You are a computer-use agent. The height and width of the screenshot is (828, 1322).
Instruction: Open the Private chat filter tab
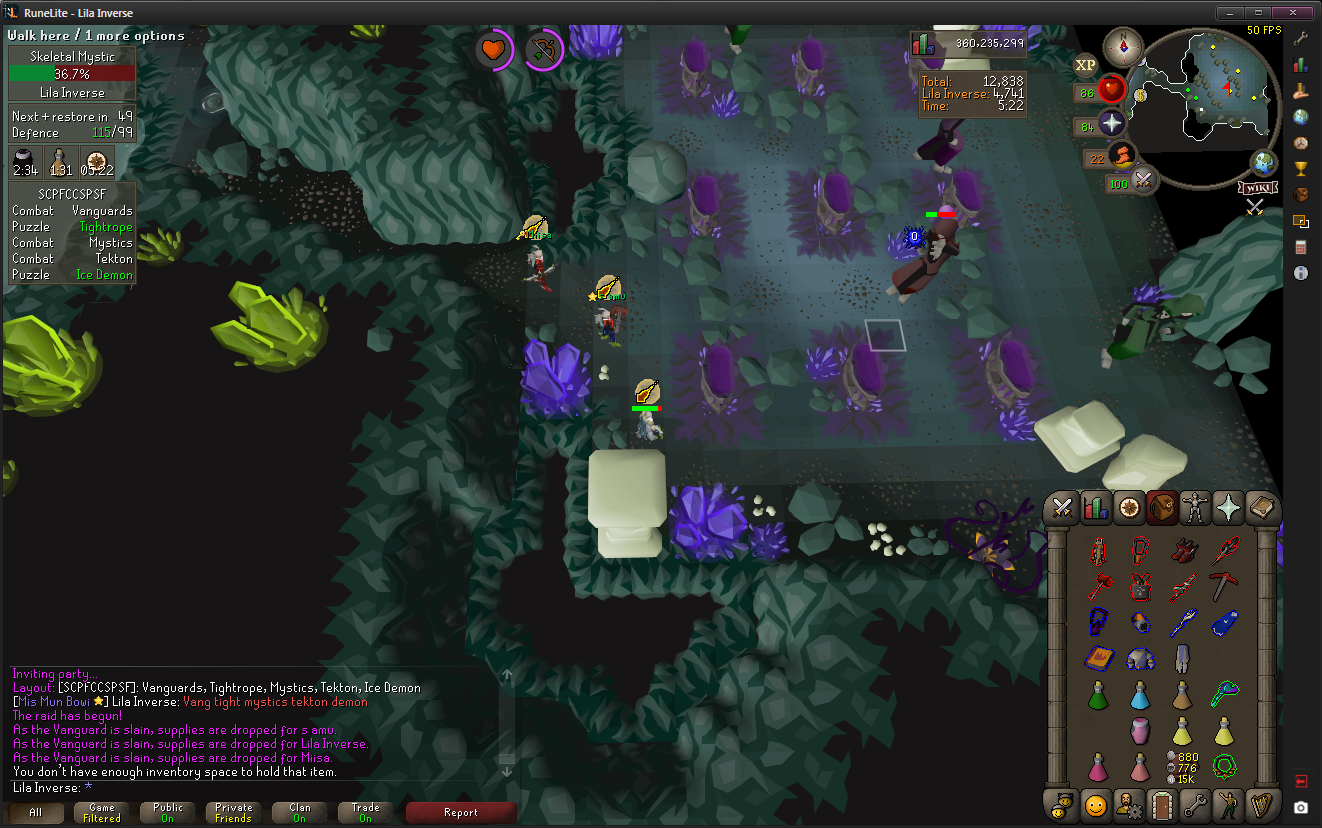click(234, 812)
